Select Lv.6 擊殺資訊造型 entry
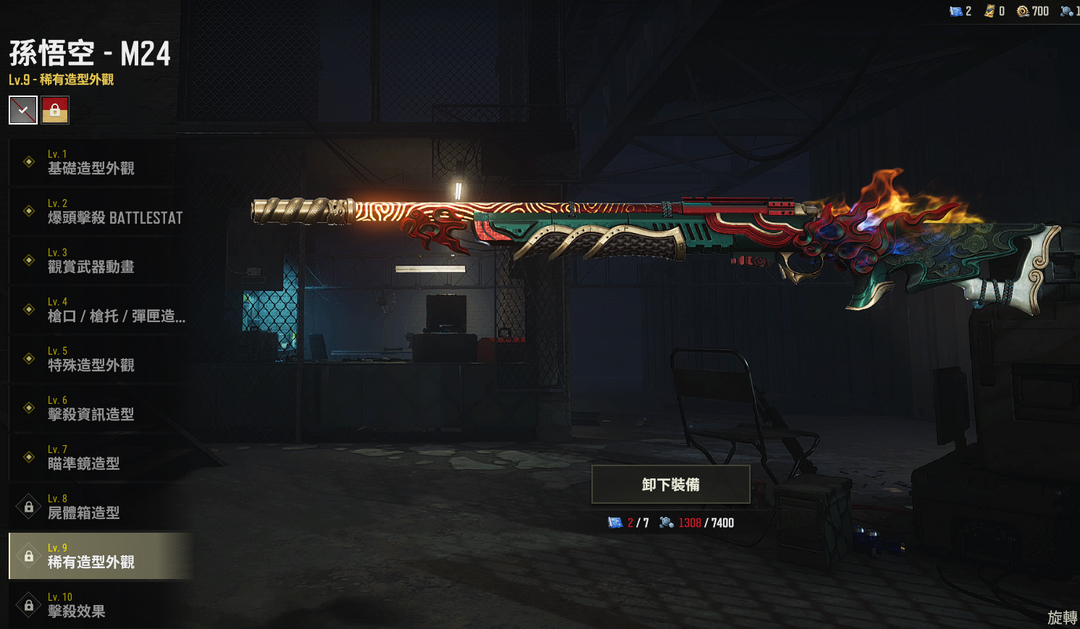 [100, 408]
